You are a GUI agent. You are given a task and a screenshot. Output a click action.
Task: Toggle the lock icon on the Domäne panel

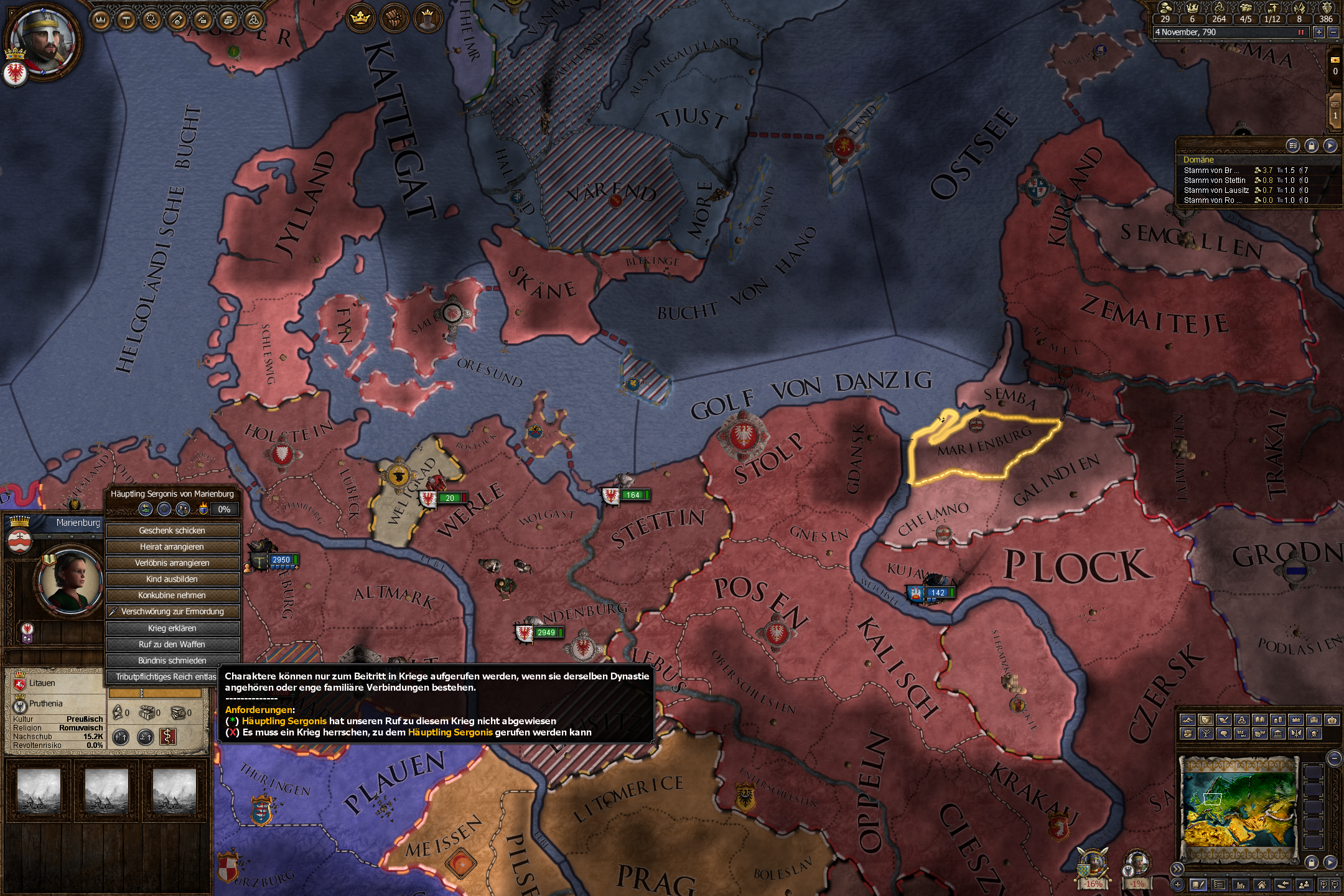tap(1313, 144)
